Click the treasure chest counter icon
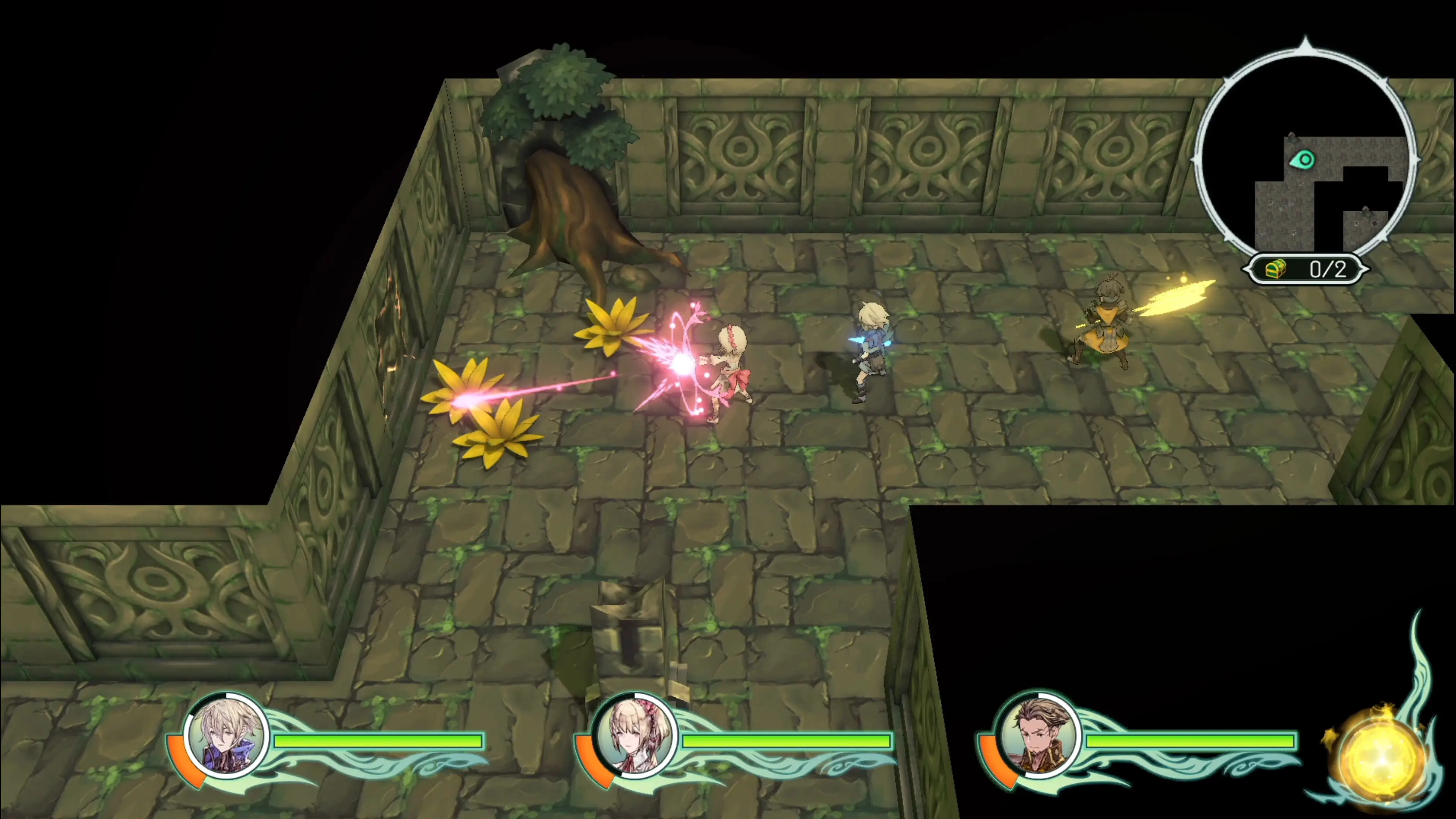1456x819 pixels. pyautogui.click(x=1275, y=270)
